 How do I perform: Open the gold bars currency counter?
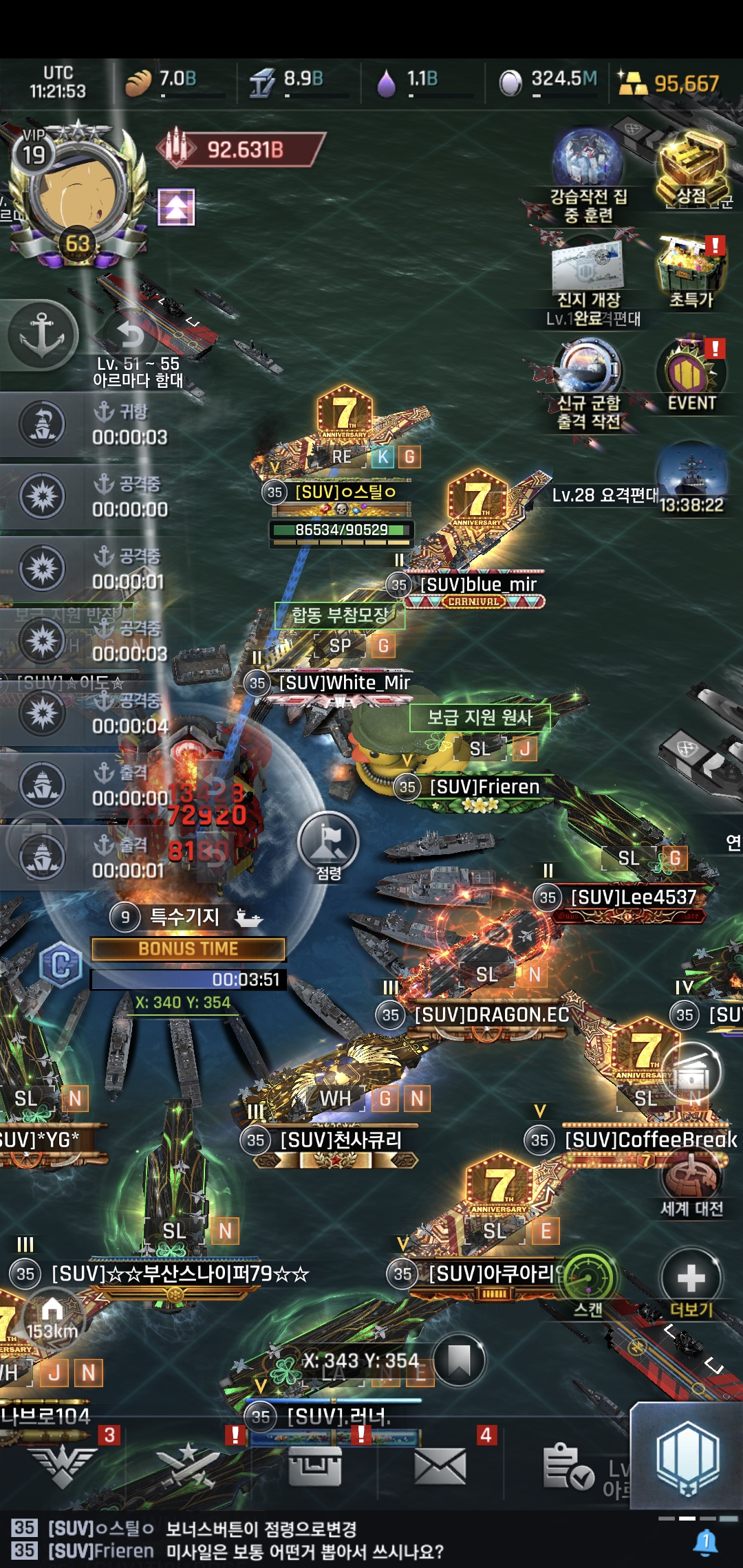(667, 83)
